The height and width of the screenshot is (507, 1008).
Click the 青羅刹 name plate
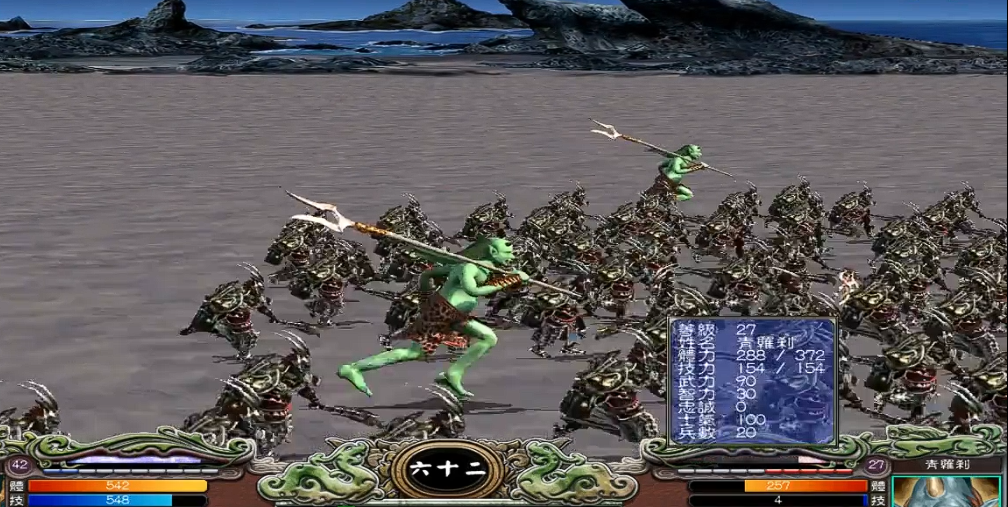(x=946, y=465)
